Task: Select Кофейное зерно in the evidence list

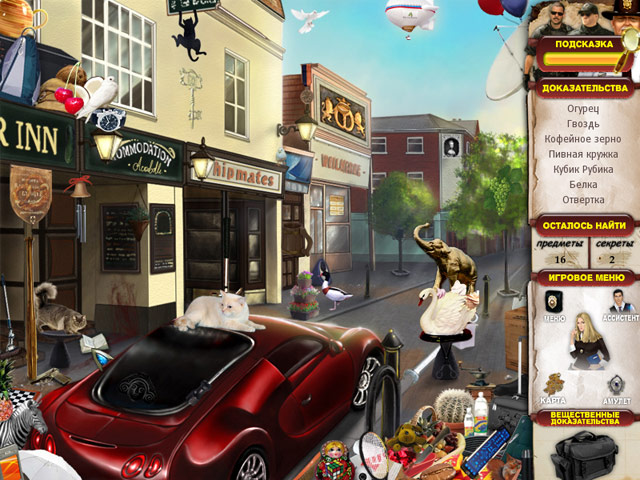Action: (x=583, y=139)
